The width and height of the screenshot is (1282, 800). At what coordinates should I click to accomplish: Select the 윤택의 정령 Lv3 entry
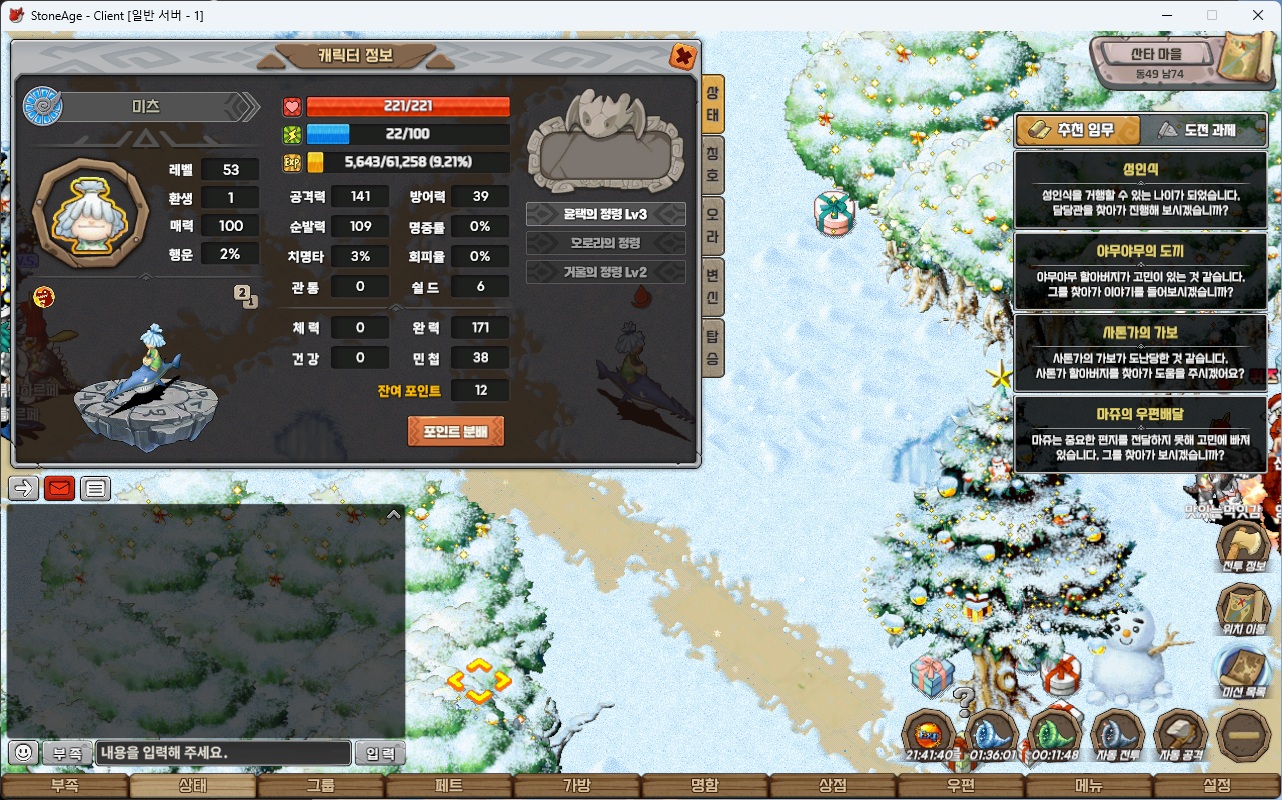[x=605, y=214]
